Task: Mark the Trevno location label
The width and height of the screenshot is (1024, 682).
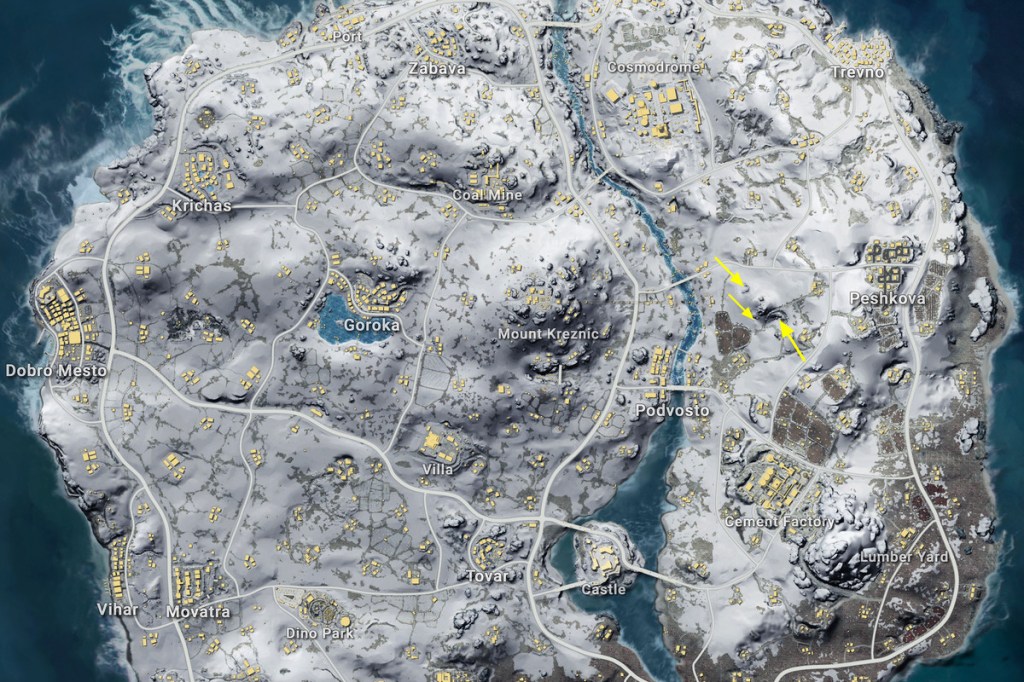Action: (x=857, y=73)
